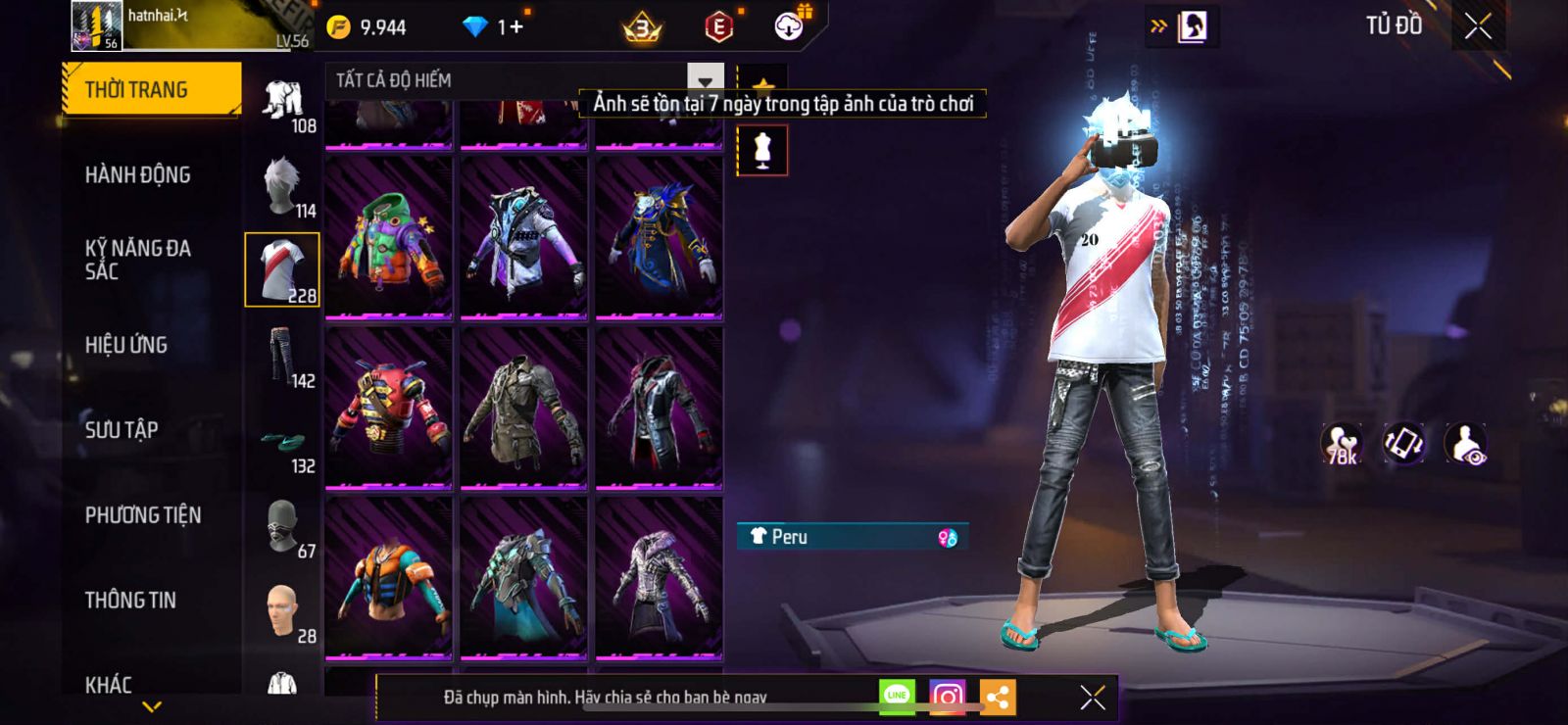Select the KỸ NĂNG ĐA SẮC tab
Image resolution: width=1568 pixels, height=725 pixels.
[137, 260]
